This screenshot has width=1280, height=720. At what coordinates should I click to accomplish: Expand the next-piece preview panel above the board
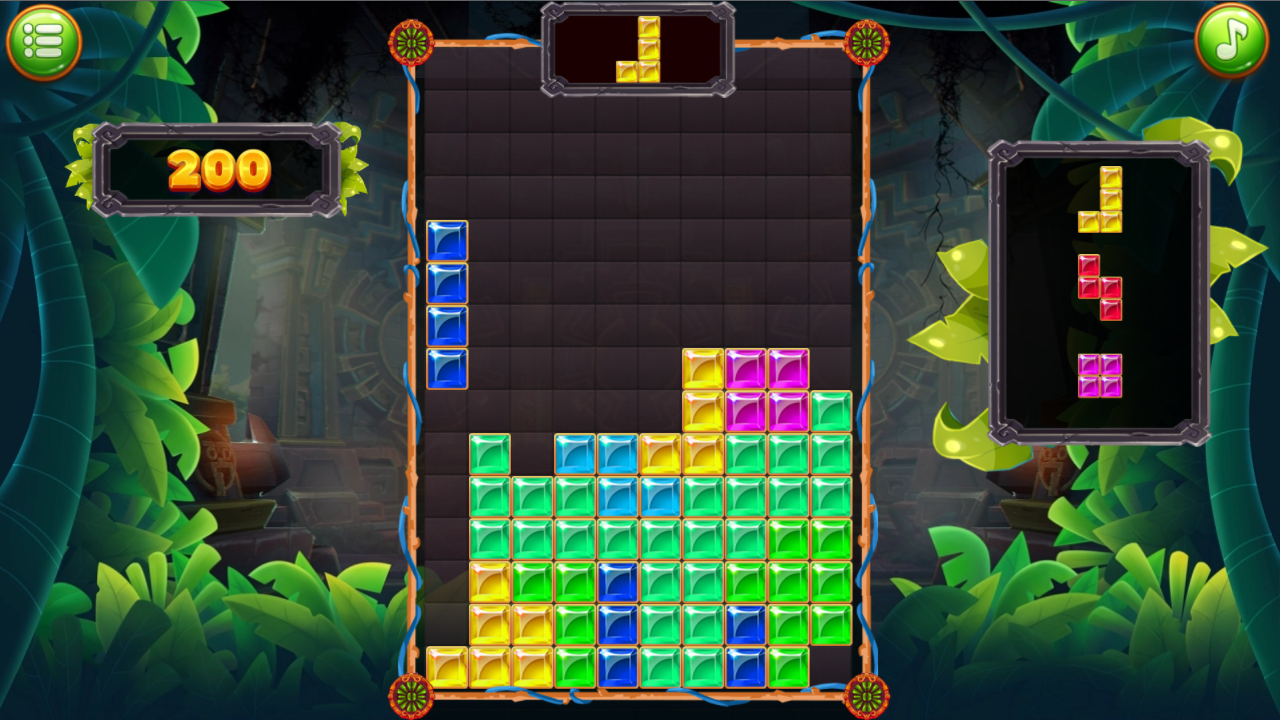pyautogui.click(x=638, y=47)
